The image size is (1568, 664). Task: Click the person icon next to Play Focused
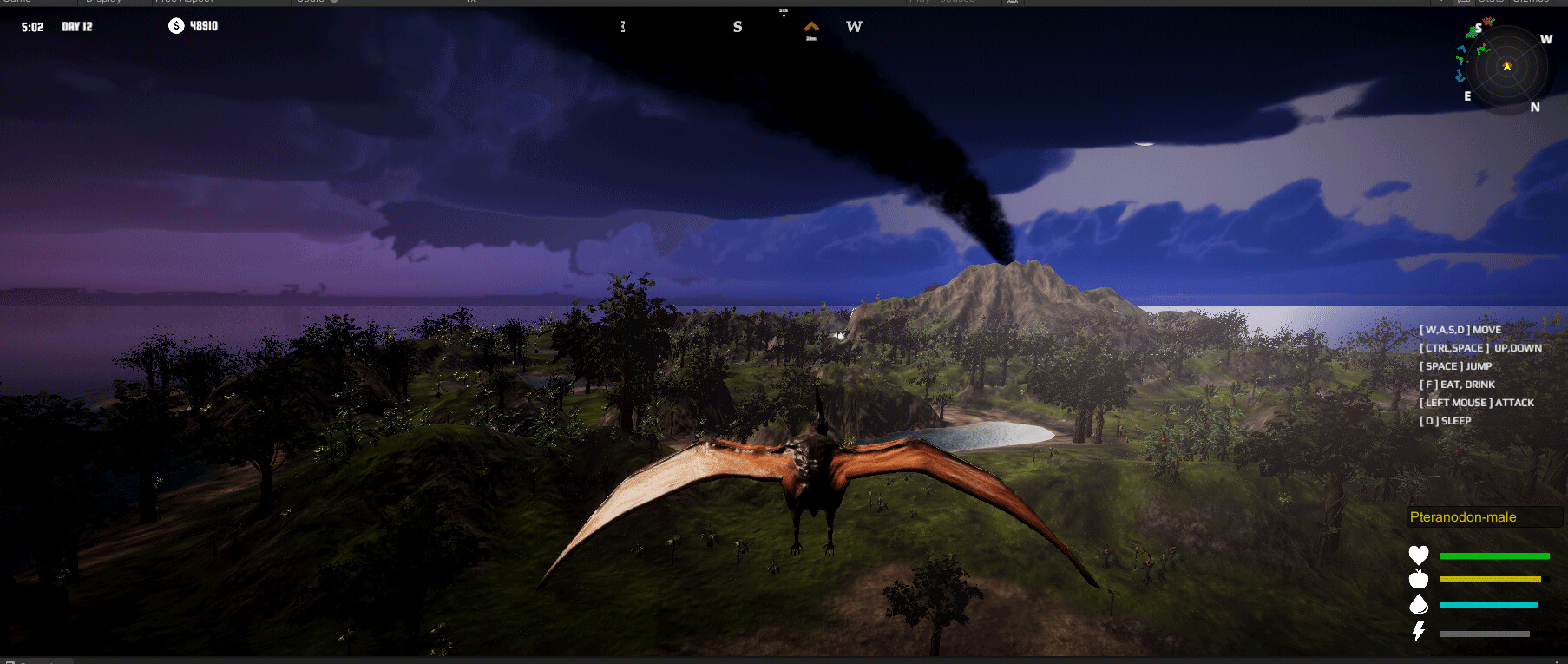(1011, 2)
